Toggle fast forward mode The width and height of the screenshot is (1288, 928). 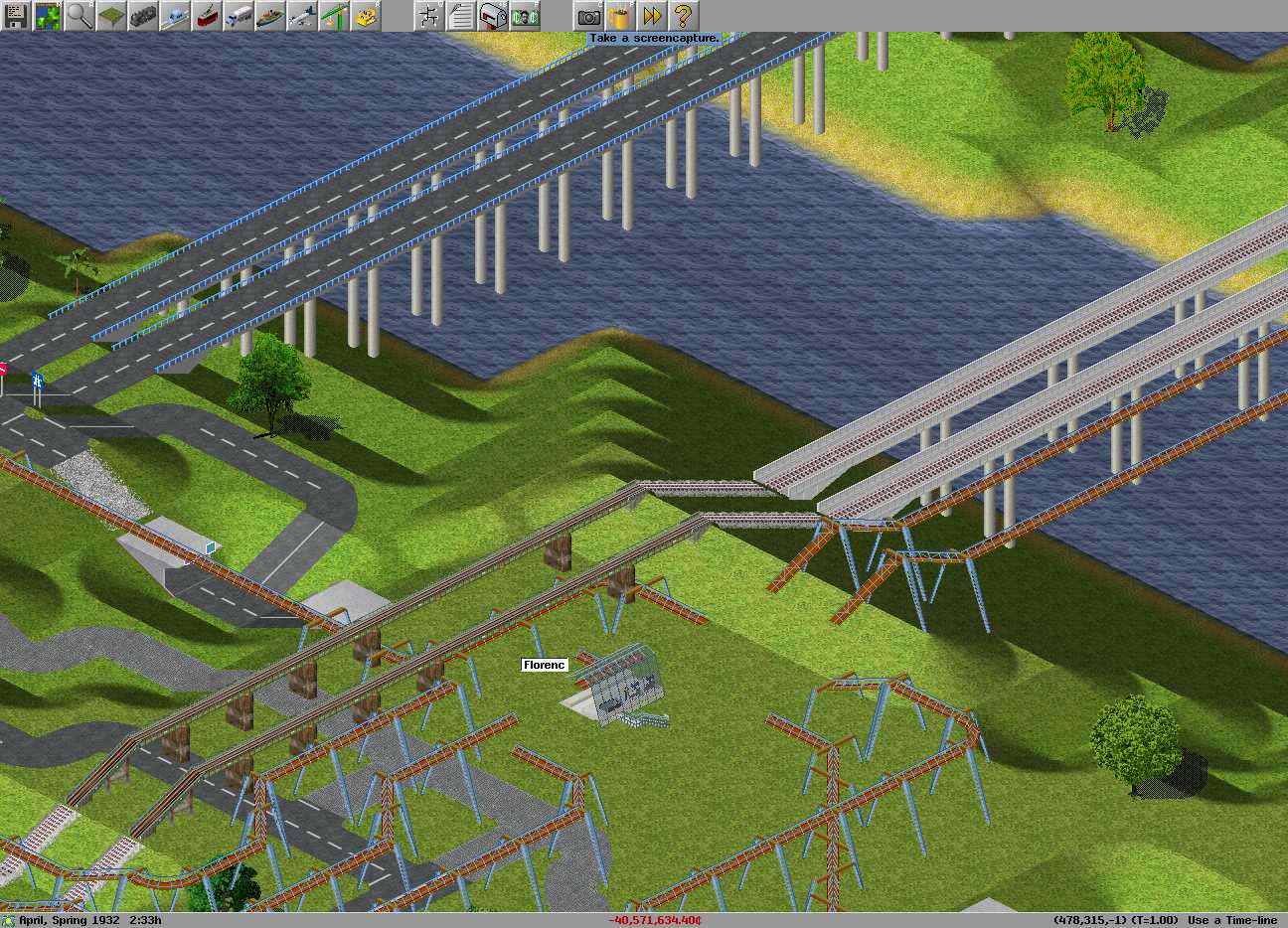point(652,16)
